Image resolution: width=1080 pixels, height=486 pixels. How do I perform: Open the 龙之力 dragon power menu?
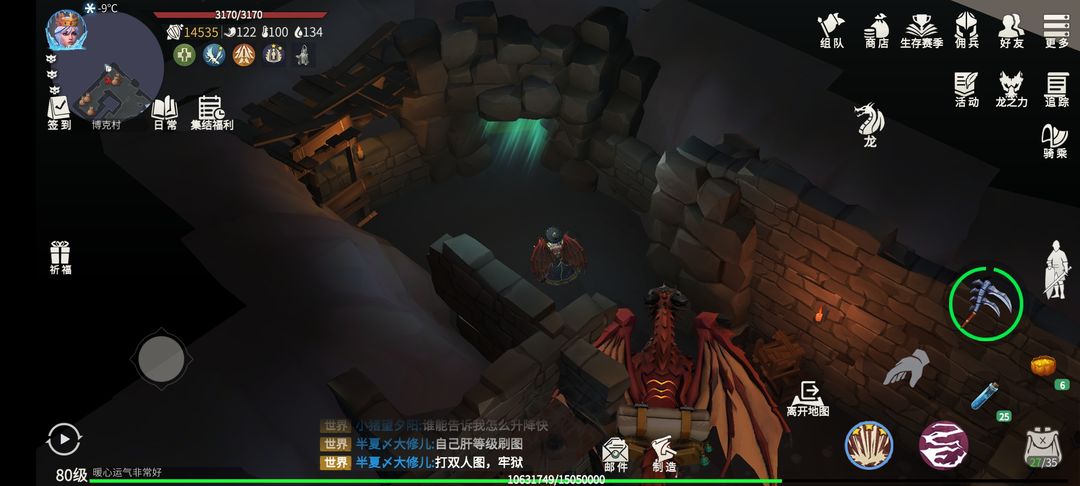point(1012,89)
